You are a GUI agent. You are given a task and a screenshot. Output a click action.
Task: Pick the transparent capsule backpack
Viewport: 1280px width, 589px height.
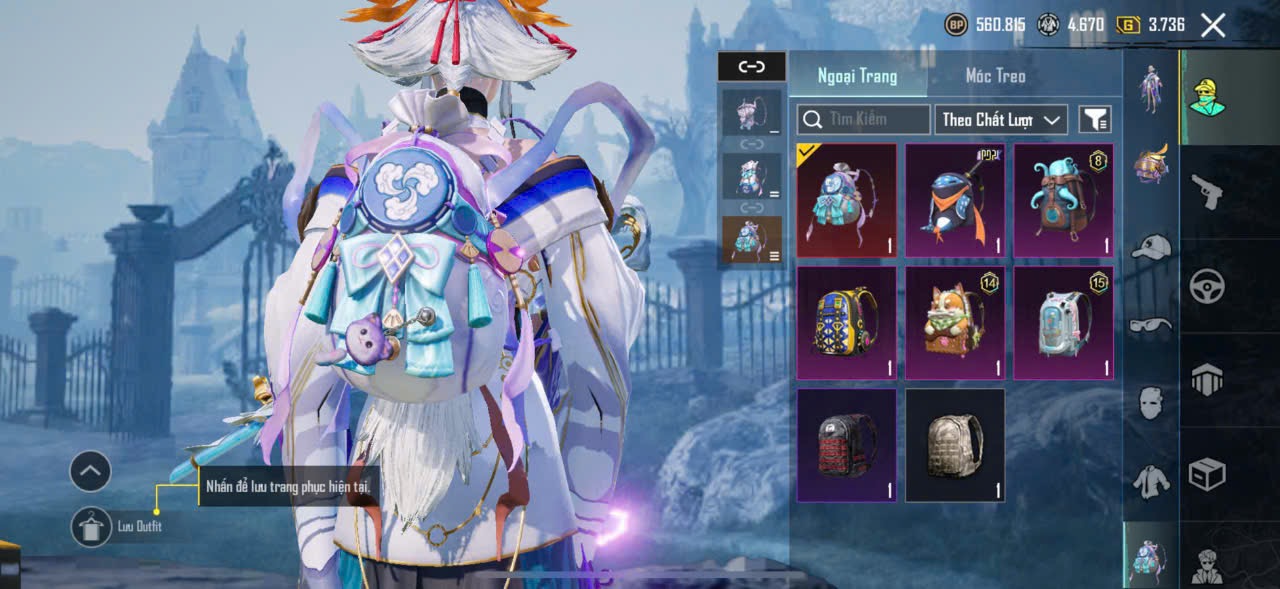pos(1063,323)
